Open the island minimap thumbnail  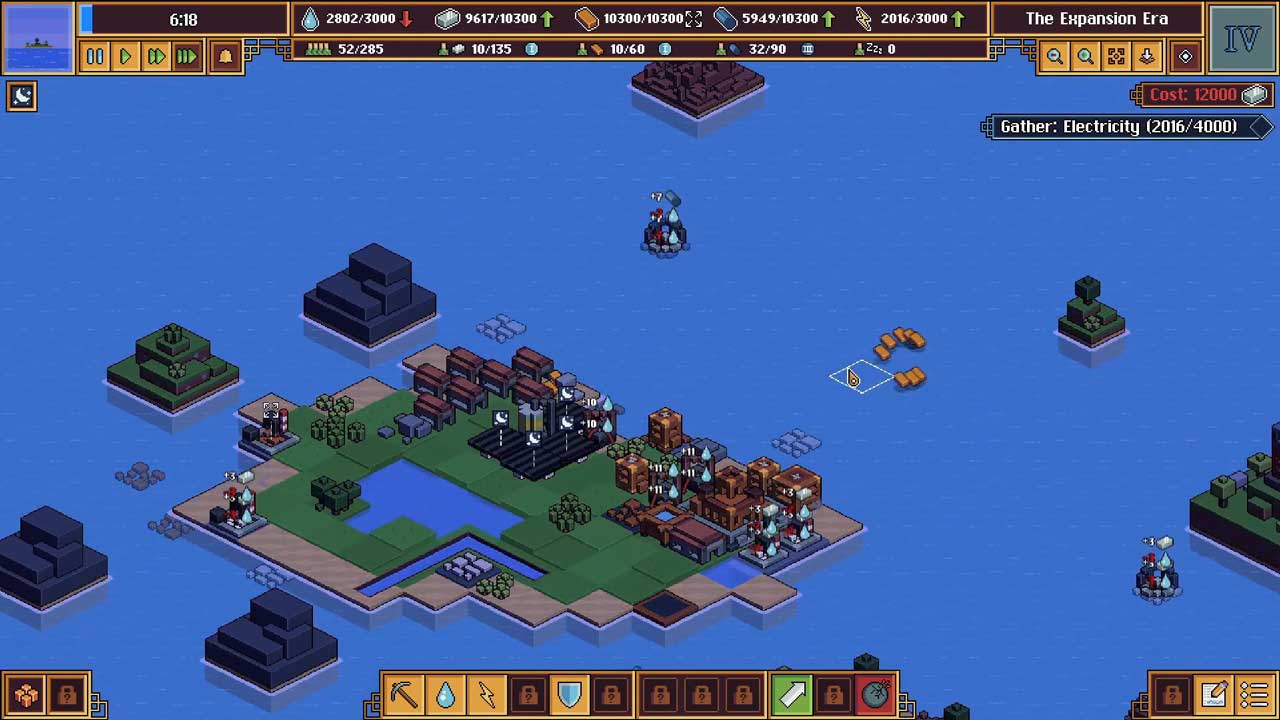[x=39, y=38]
